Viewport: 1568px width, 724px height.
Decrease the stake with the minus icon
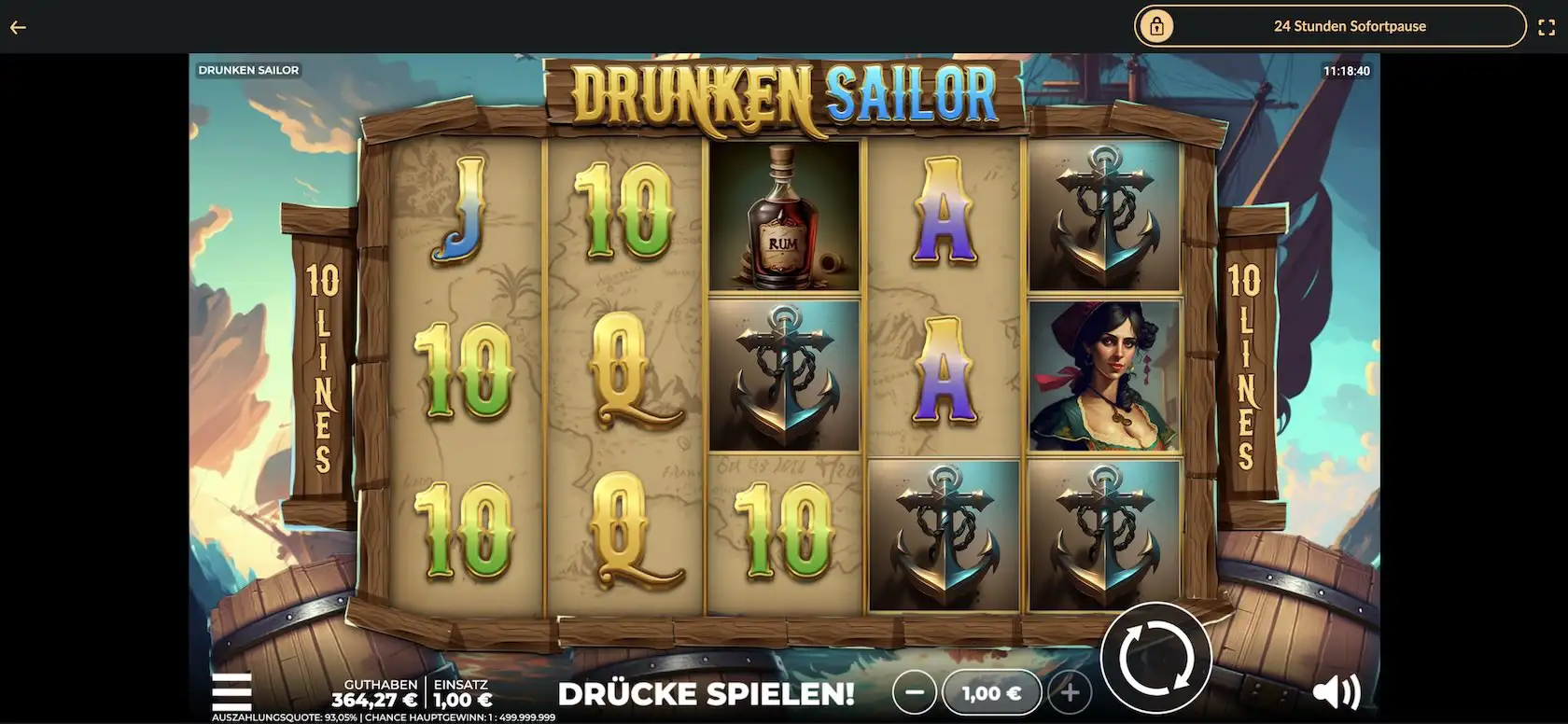[916, 692]
